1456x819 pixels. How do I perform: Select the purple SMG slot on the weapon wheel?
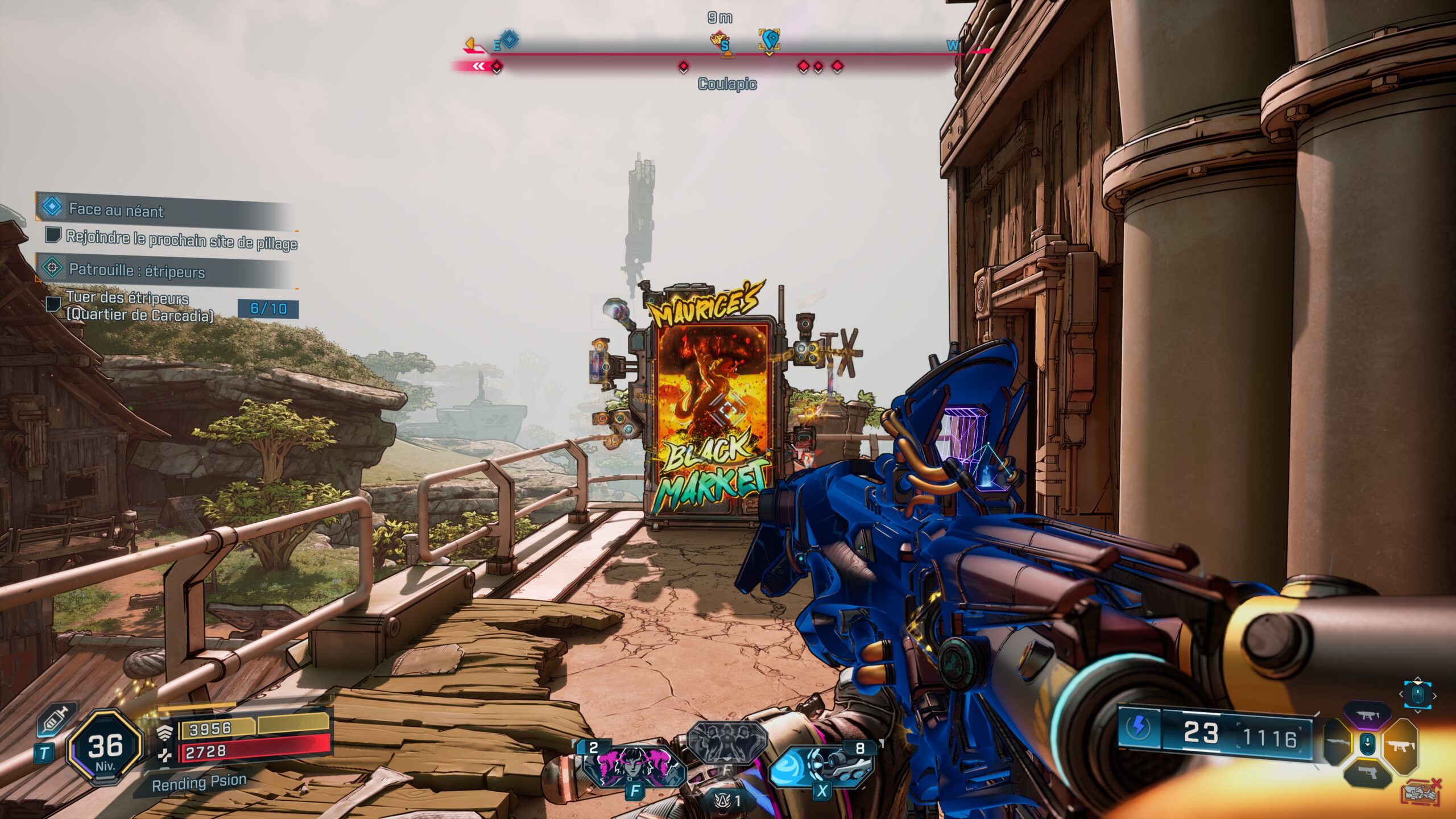(1368, 716)
